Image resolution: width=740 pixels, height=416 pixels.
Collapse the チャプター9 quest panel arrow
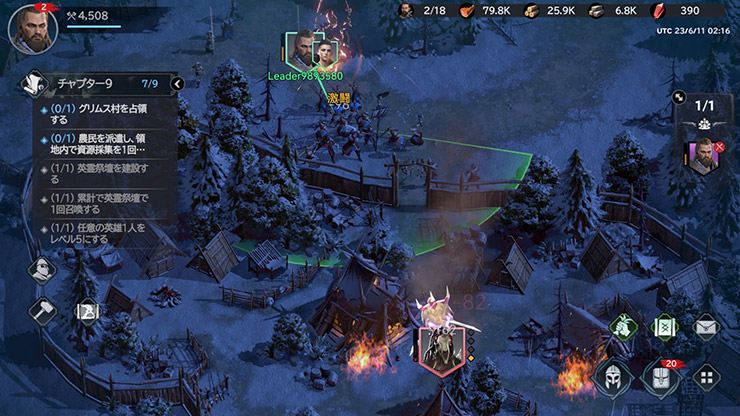[x=177, y=84]
